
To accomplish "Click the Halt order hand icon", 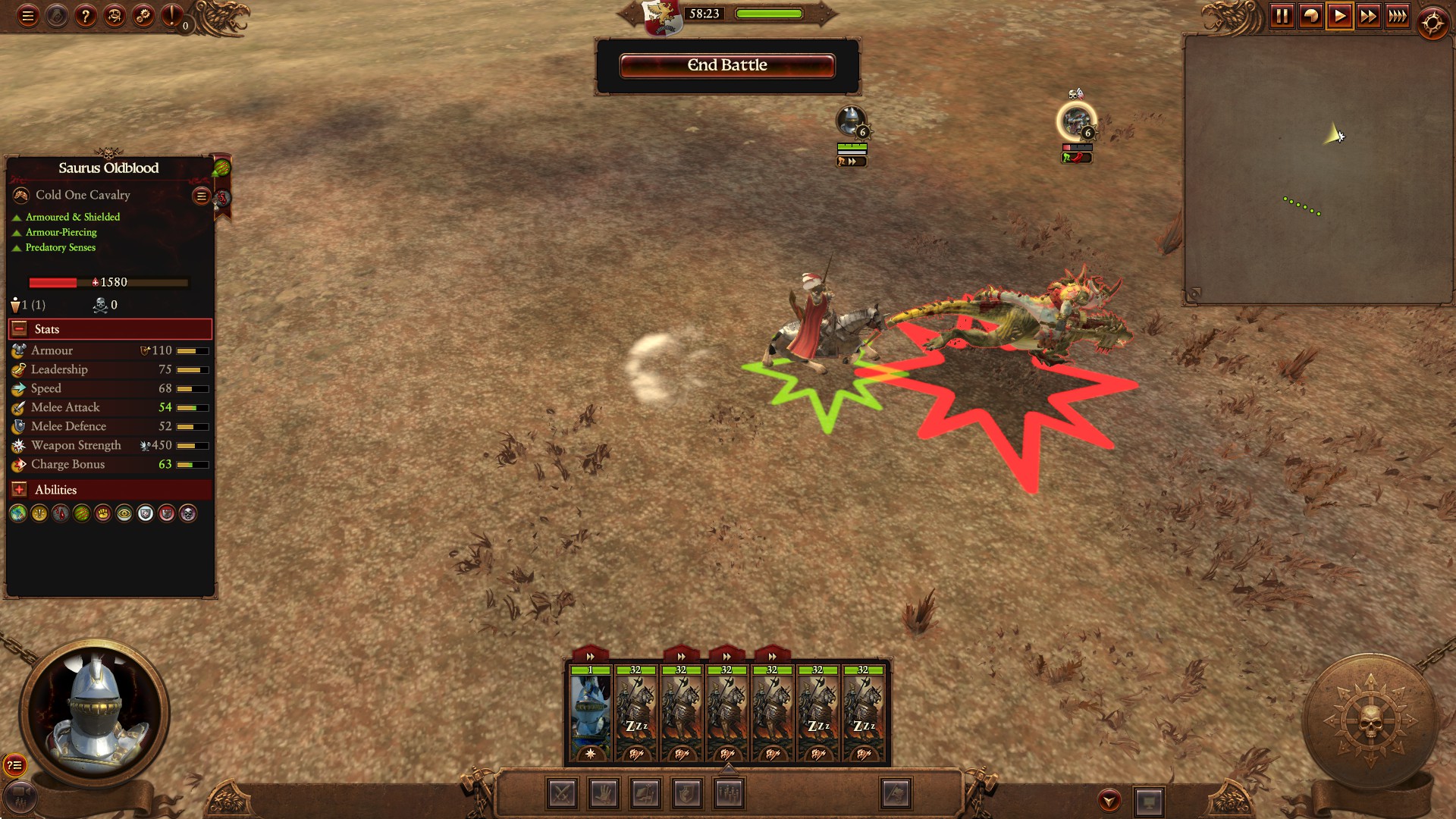I will tap(603, 794).
